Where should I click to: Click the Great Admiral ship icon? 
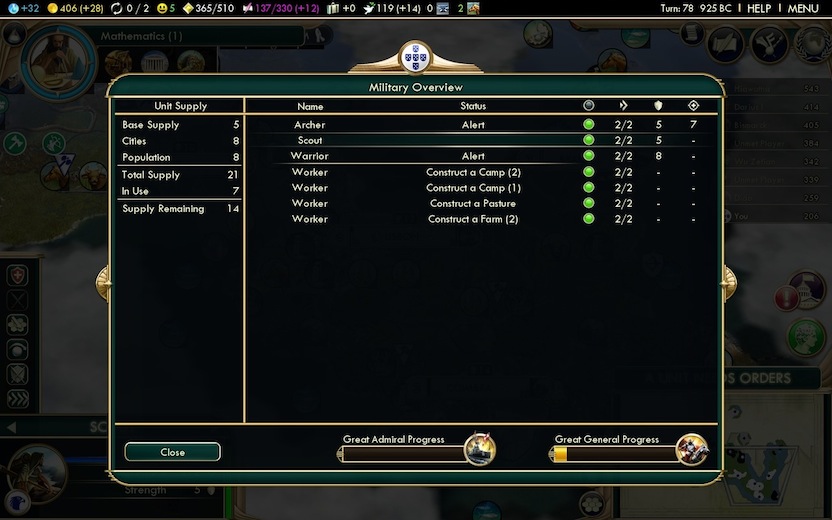tap(480, 450)
